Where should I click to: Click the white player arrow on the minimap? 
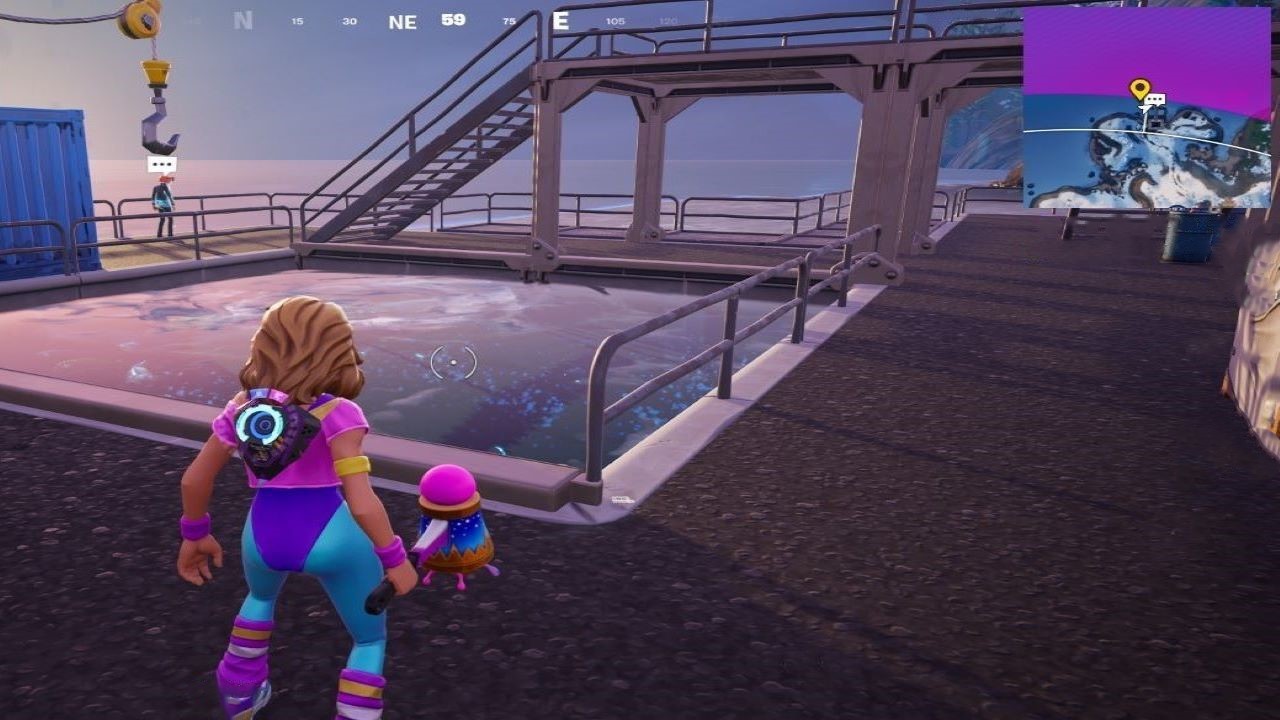(1145, 108)
